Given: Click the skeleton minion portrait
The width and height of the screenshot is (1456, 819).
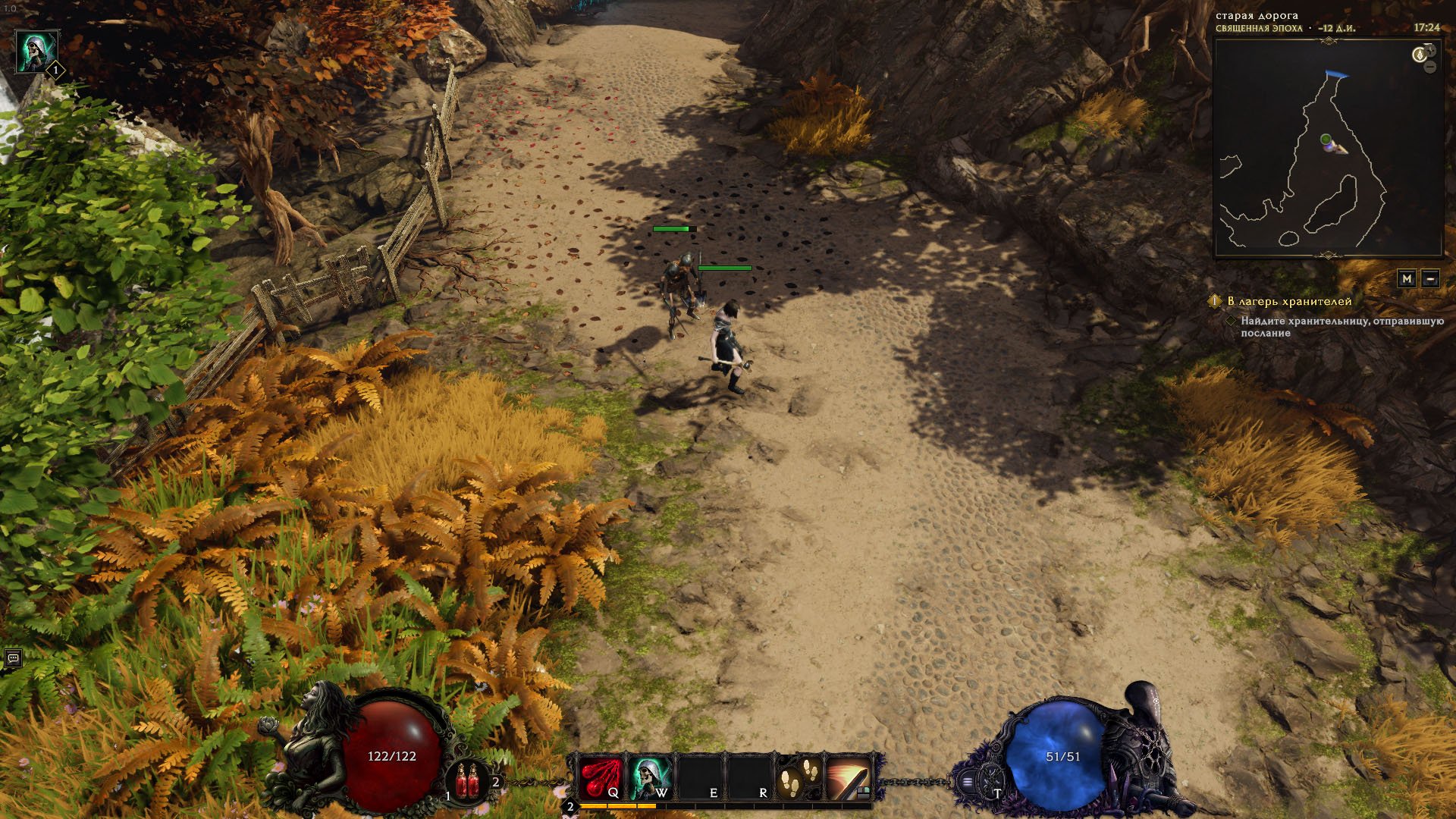Looking at the screenshot, I should 36,52.
